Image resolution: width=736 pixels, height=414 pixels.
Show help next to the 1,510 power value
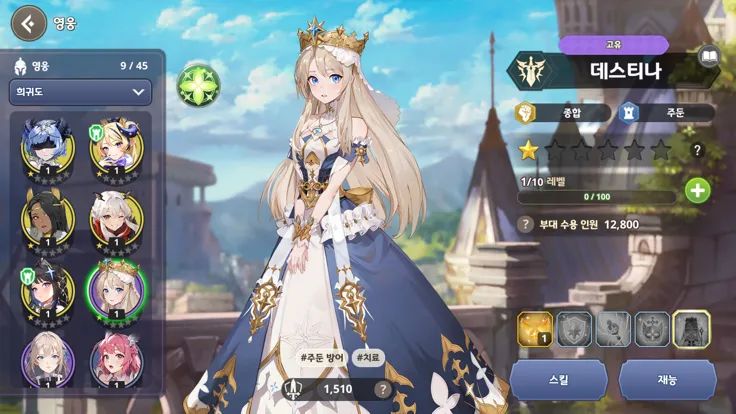click(x=382, y=389)
